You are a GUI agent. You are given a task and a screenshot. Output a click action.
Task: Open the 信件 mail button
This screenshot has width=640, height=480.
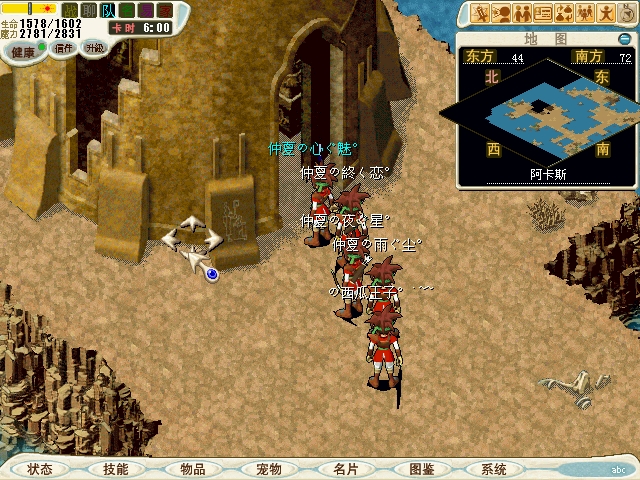click(x=64, y=47)
